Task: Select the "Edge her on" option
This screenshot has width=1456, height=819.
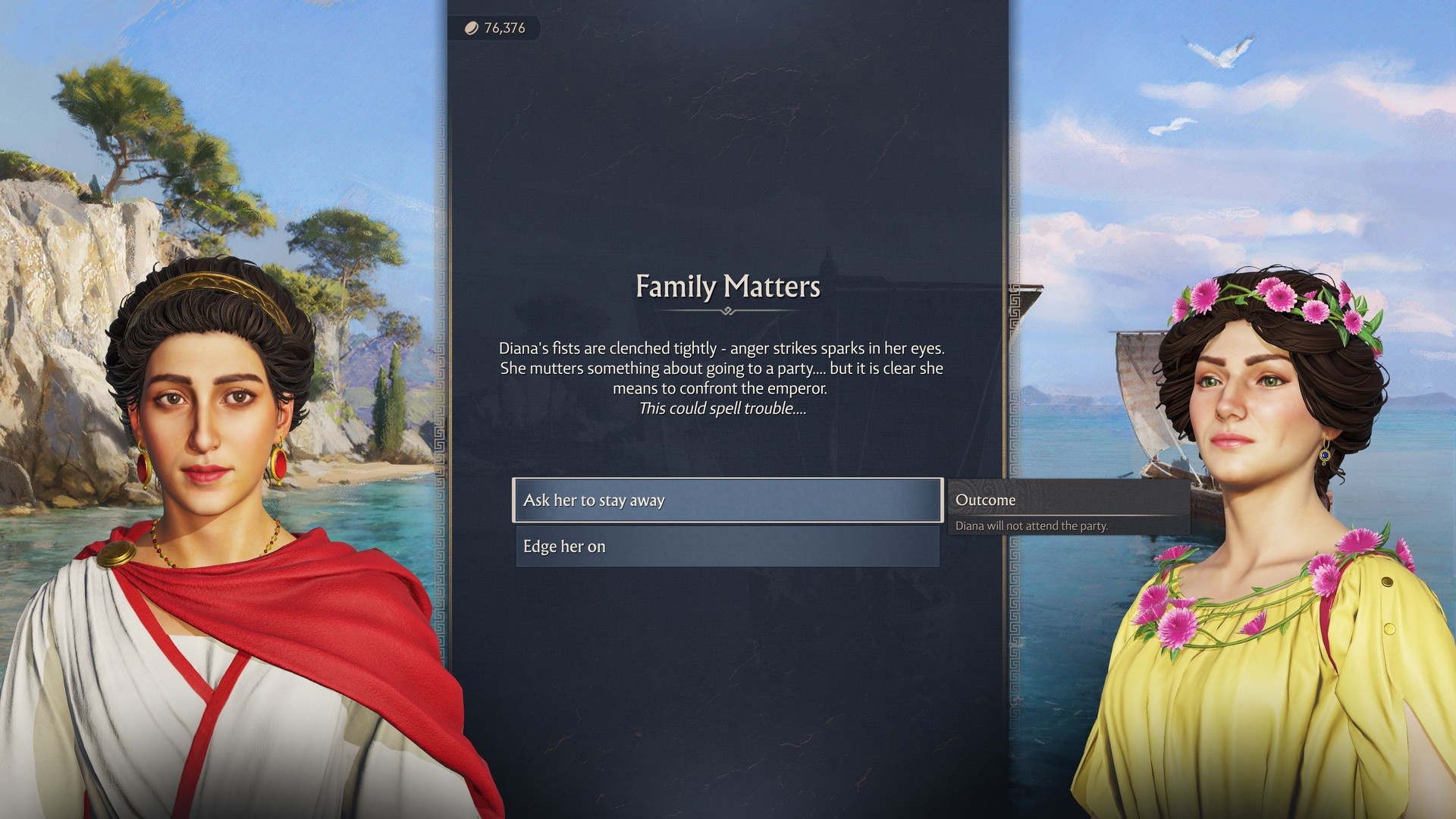Action: coord(727,547)
